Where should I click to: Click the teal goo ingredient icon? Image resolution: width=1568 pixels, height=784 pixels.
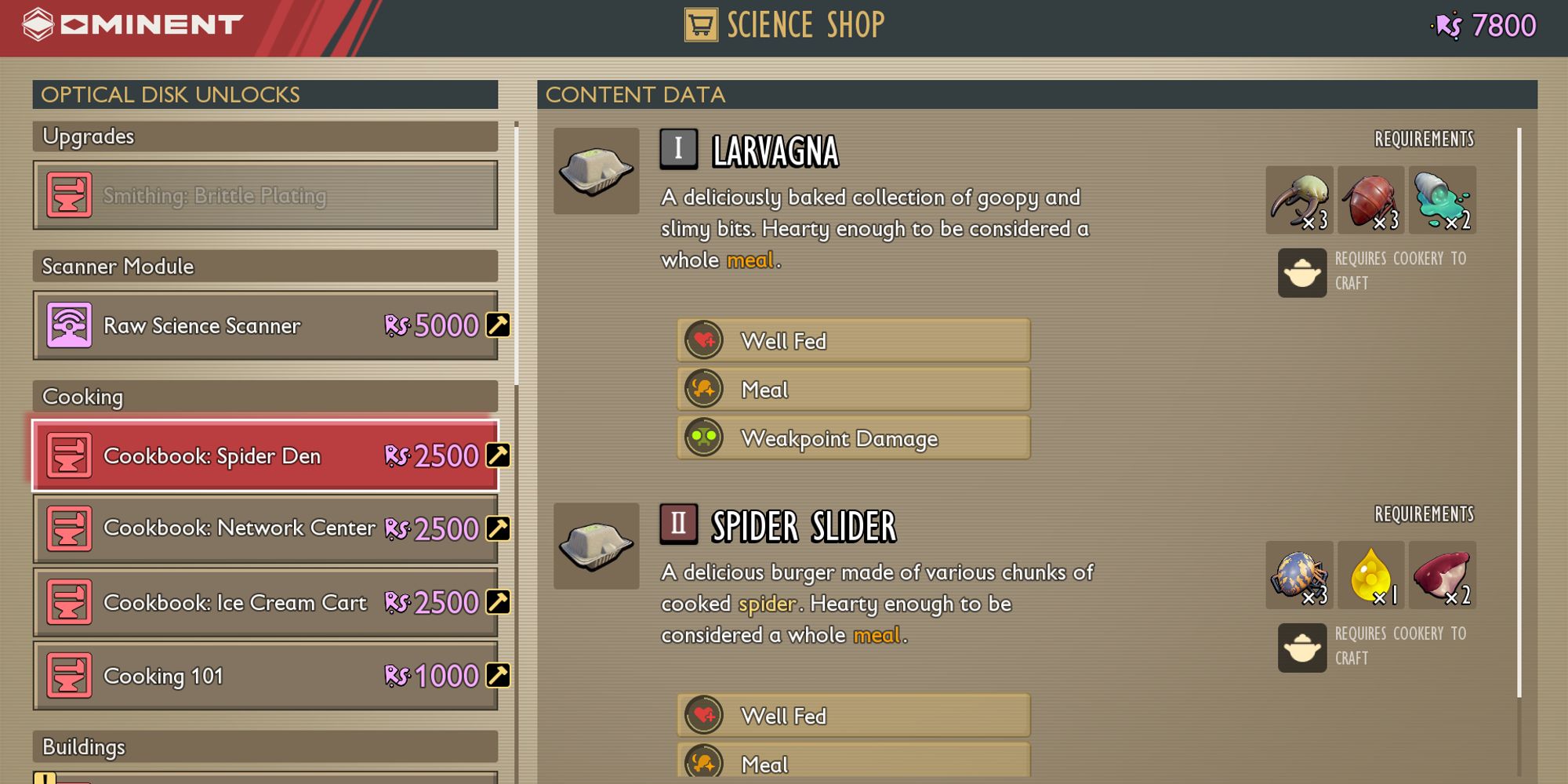coord(1442,200)
